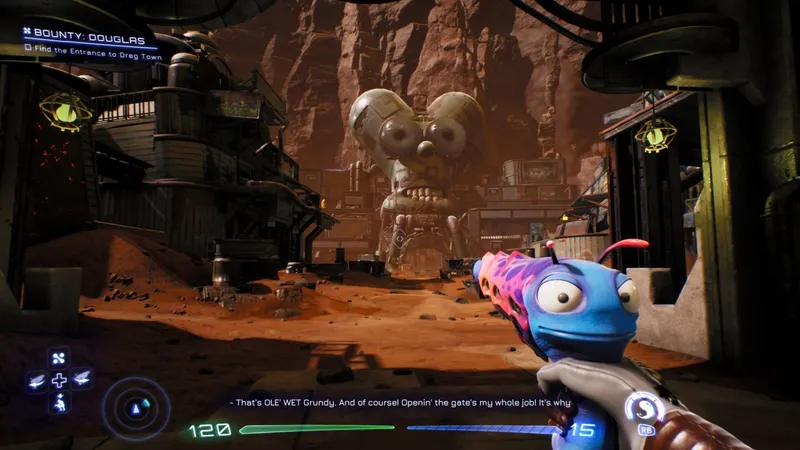Activate the four-dot pinwheel quick-select icon
The image size is (800, 450).
click(59, 357)
